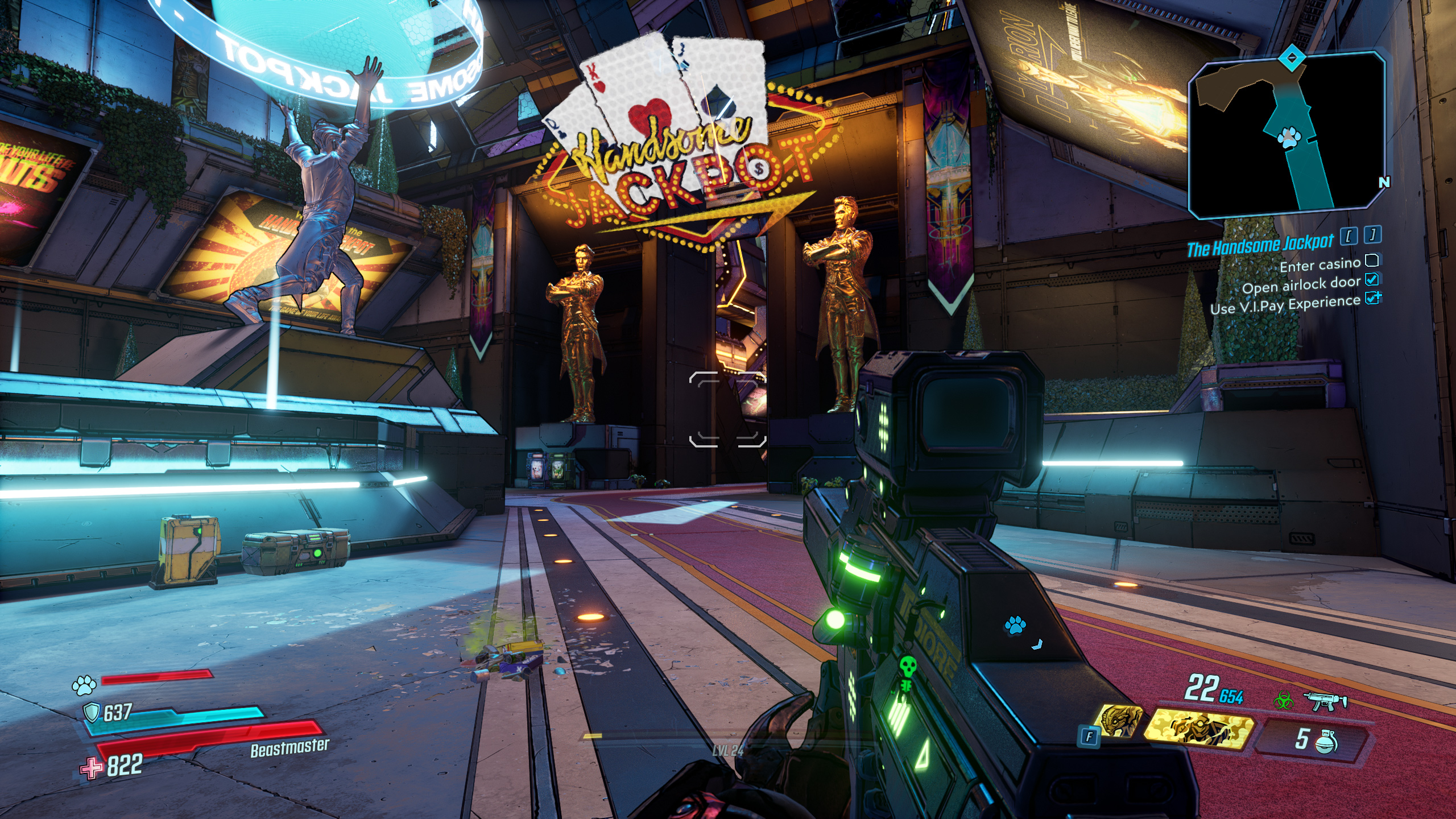Activate the gold action skill icon

coord(1198,729)
